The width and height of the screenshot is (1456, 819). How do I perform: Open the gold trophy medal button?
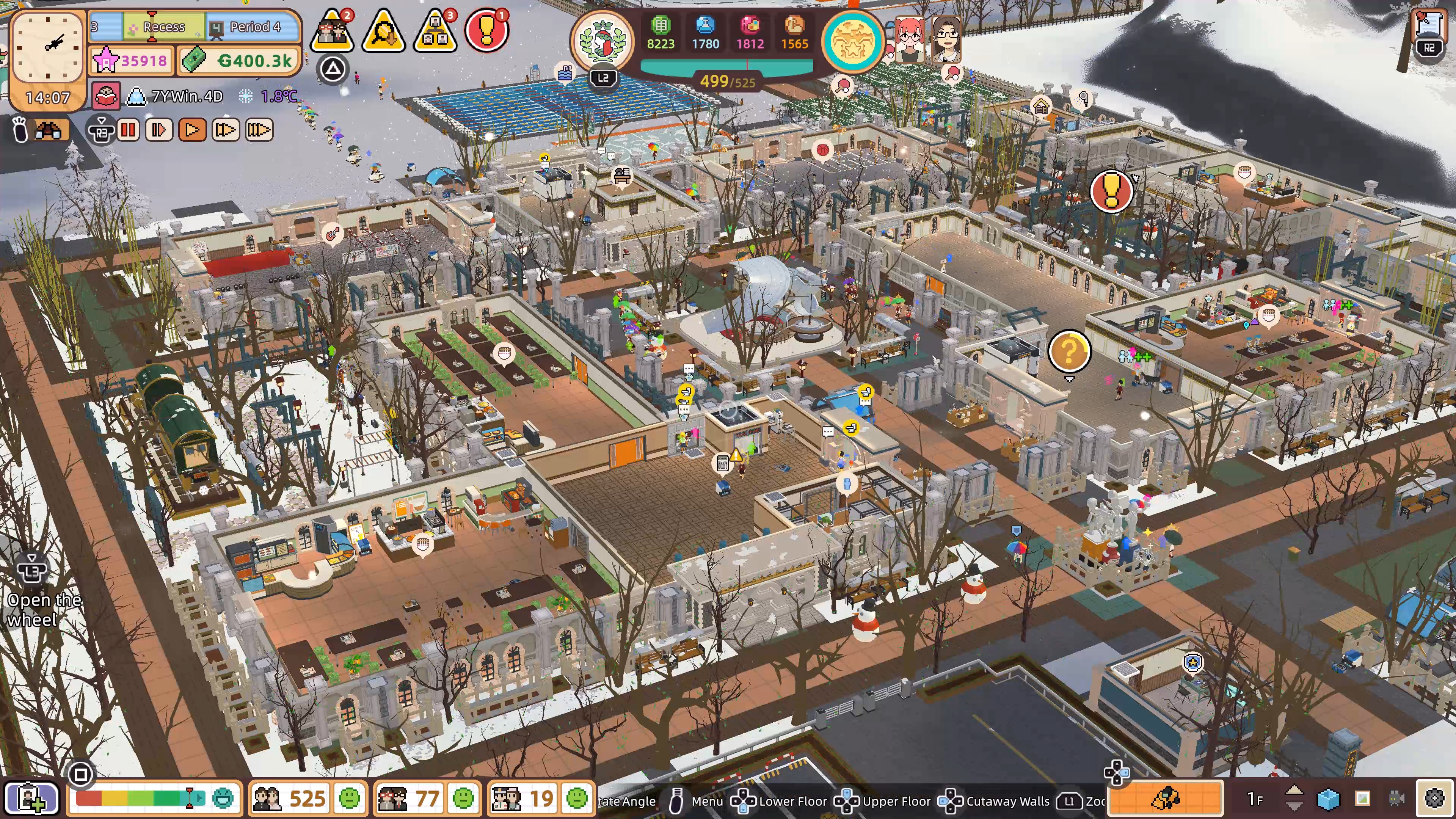[x=853, y=41]
